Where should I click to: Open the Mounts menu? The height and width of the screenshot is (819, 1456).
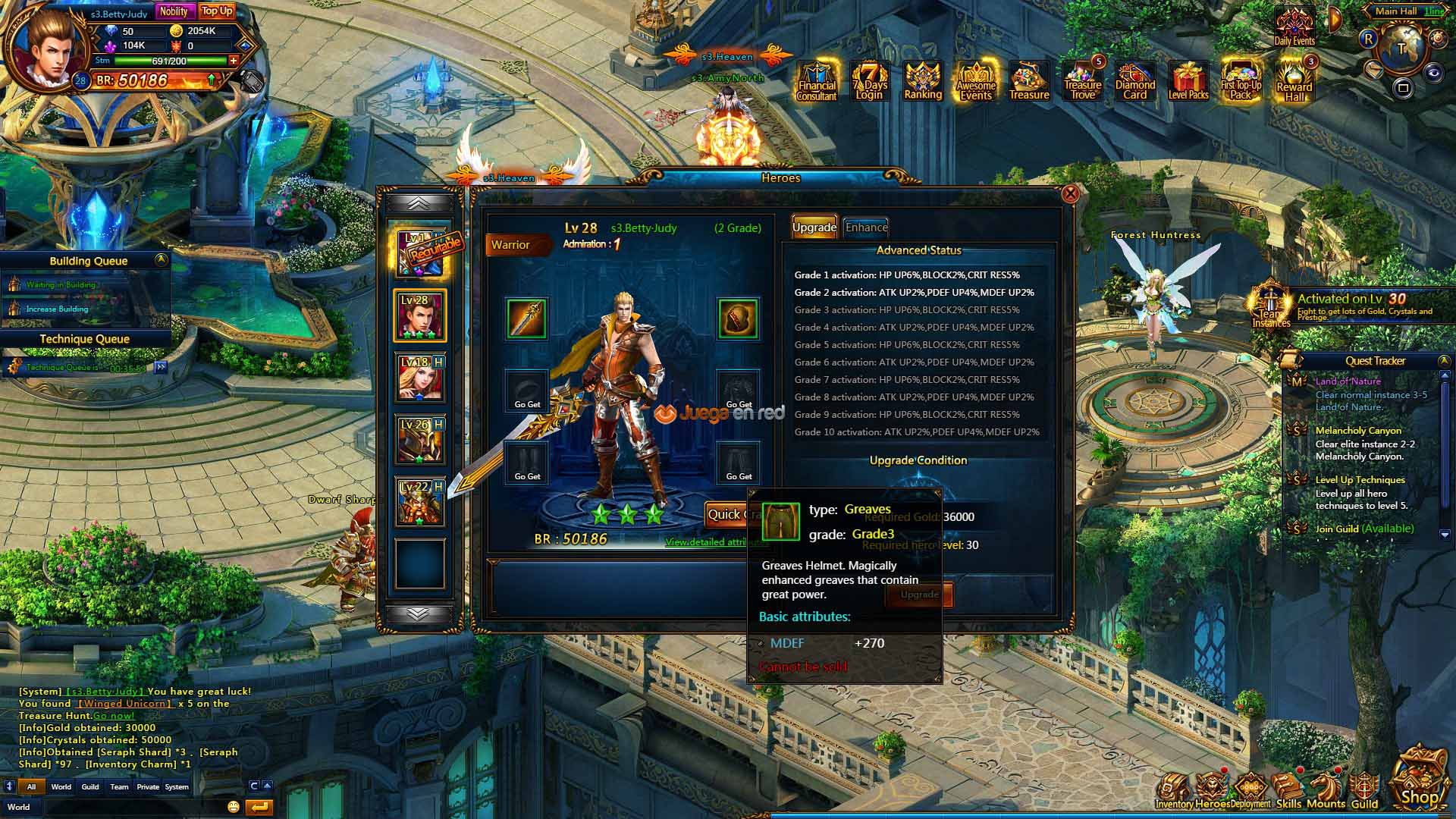pos(1326,791)
